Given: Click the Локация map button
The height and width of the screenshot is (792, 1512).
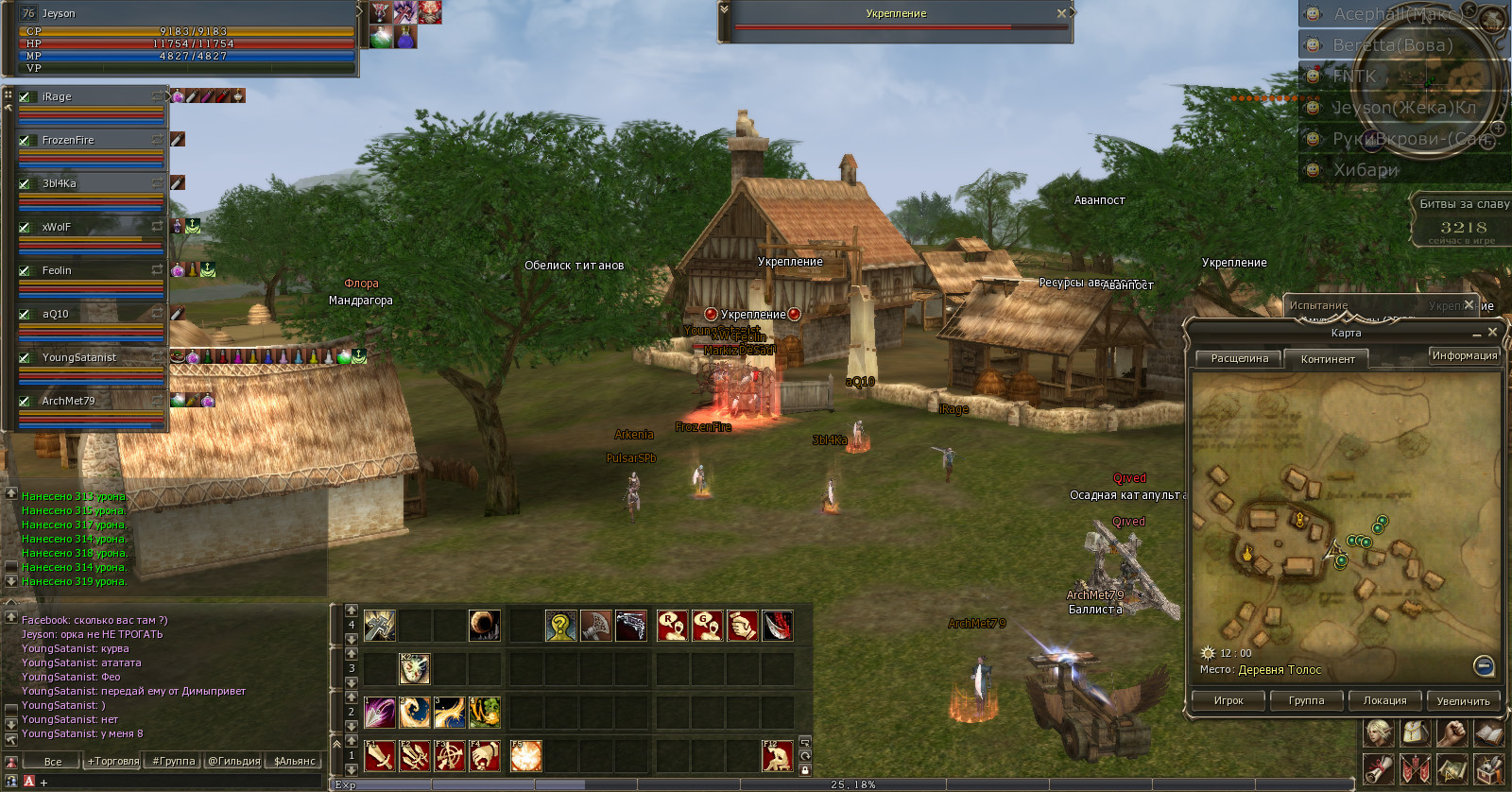Looking at the screenshot, I should (x=1384, y=701).
